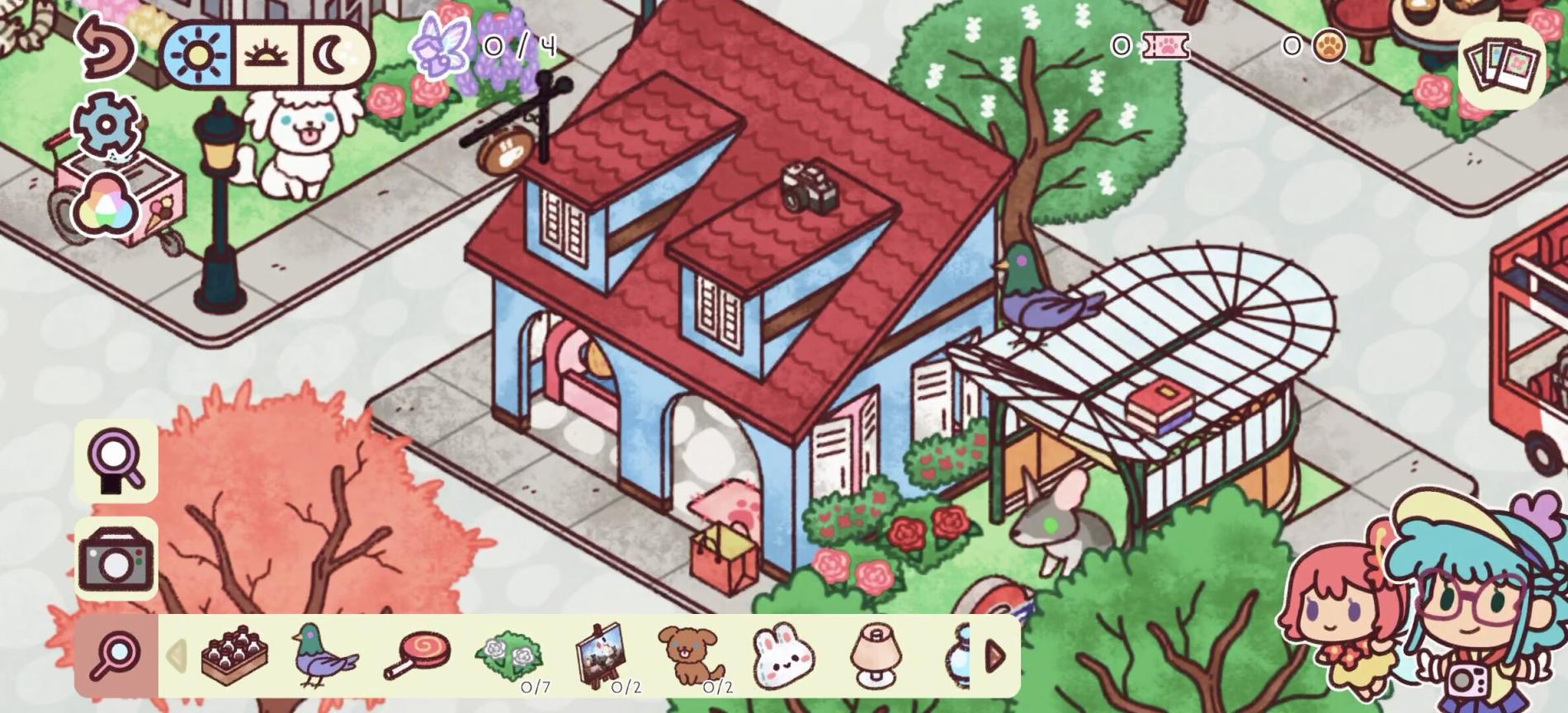1568x713 pixels.
Task: Enable daytime mode with the sun toggle
Action: [201, 56]
